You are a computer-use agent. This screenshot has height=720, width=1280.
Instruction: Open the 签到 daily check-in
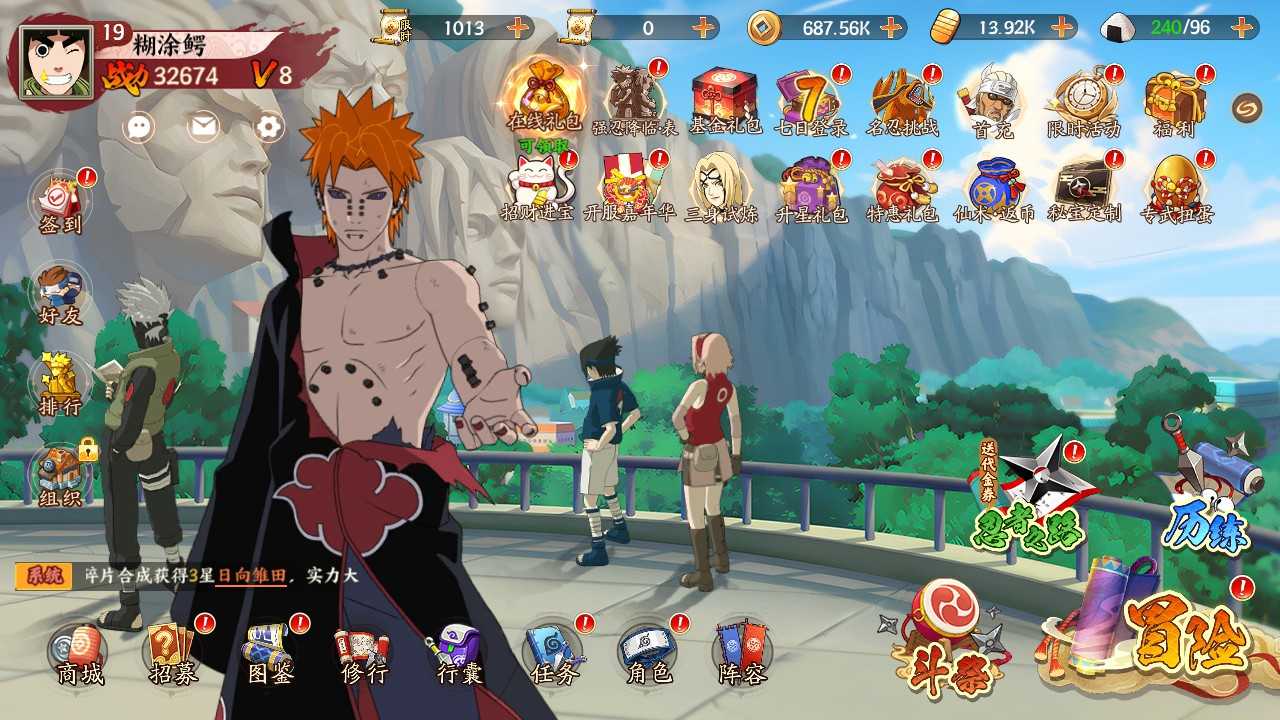(x=60, y=203)
